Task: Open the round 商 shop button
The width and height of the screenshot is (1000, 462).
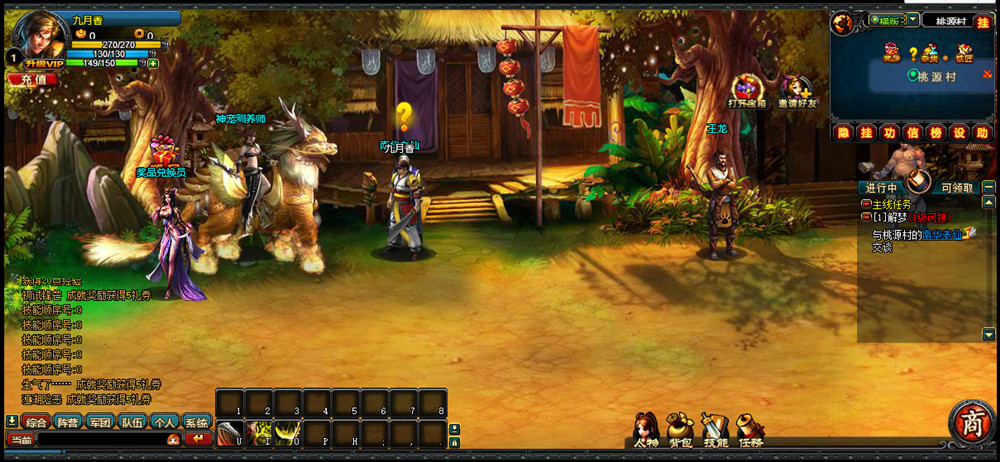Action: [970, 424]
